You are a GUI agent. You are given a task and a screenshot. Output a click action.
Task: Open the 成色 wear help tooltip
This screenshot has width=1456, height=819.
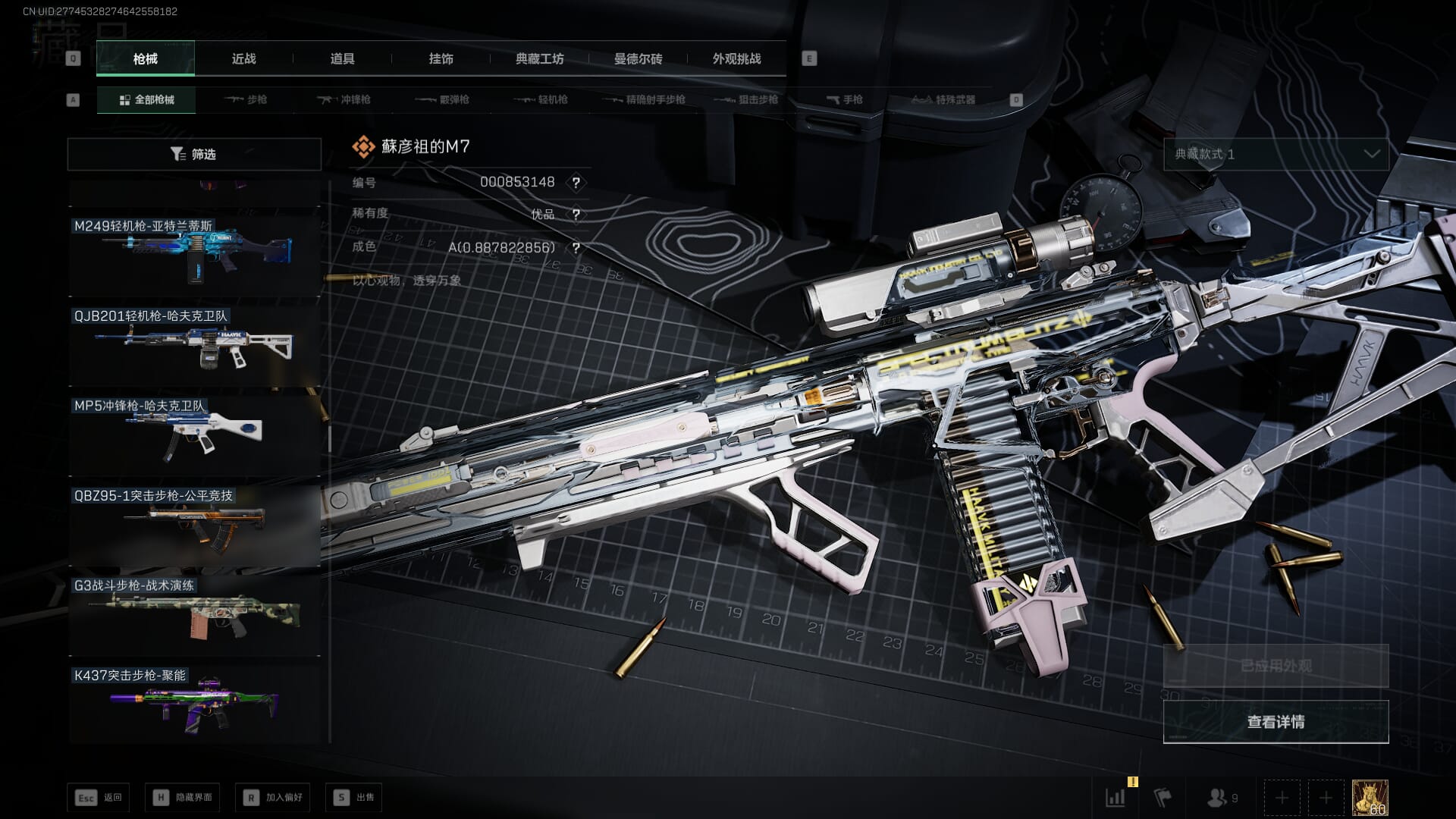point(576,248)
